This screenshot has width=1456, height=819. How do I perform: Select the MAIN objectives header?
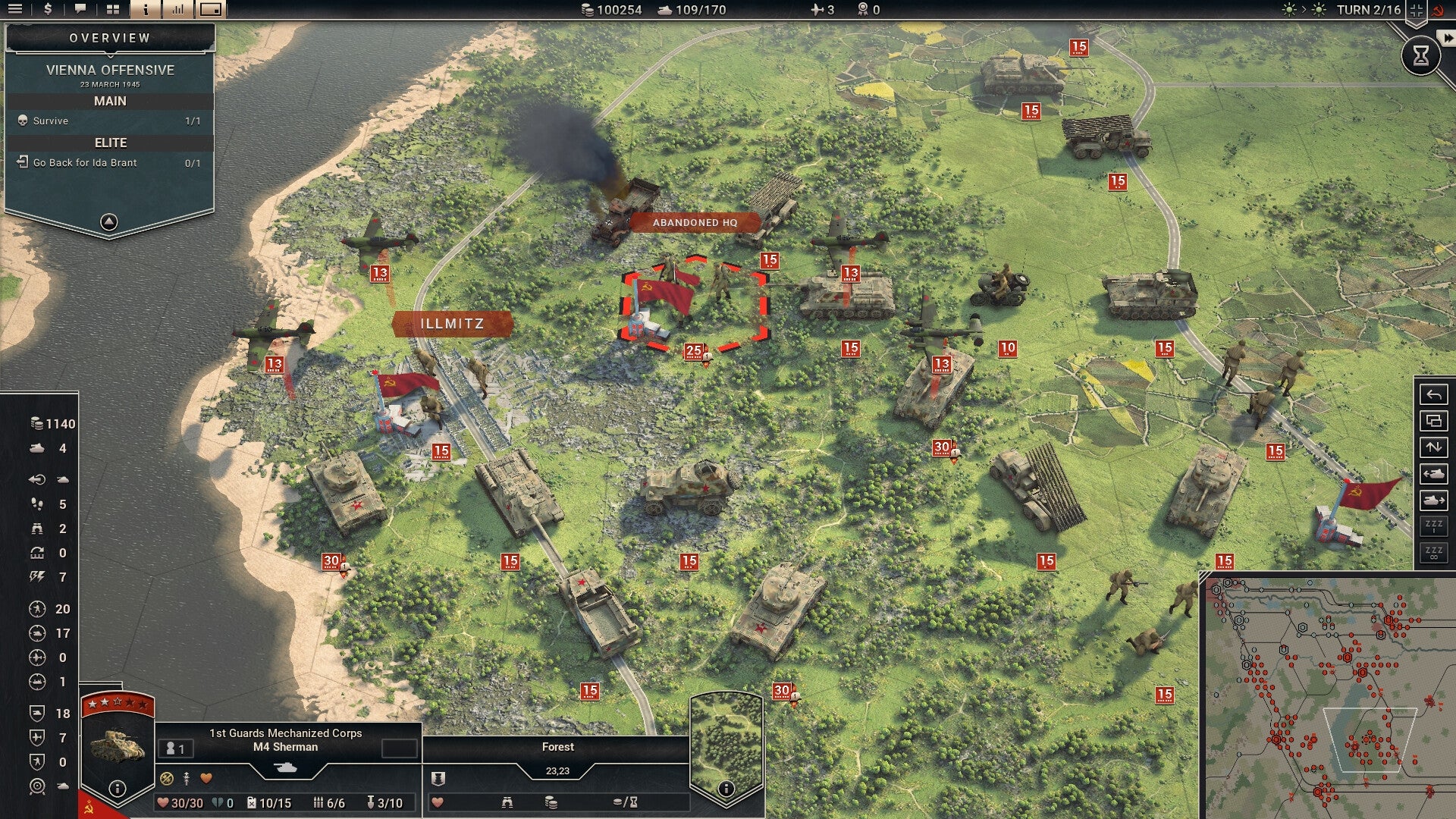pos(111,99)
